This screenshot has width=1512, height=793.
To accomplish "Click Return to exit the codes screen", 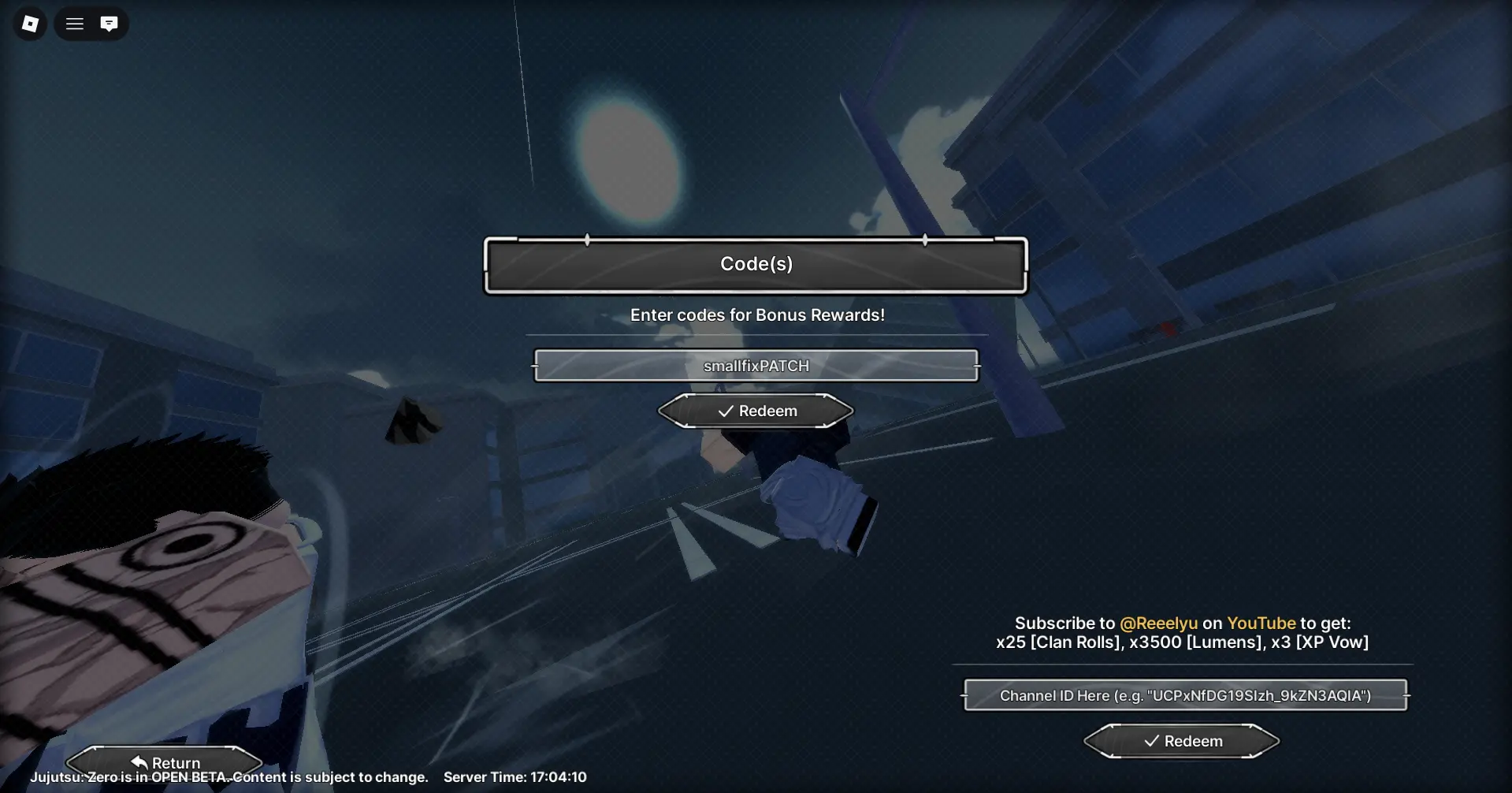I will [165, 761].
